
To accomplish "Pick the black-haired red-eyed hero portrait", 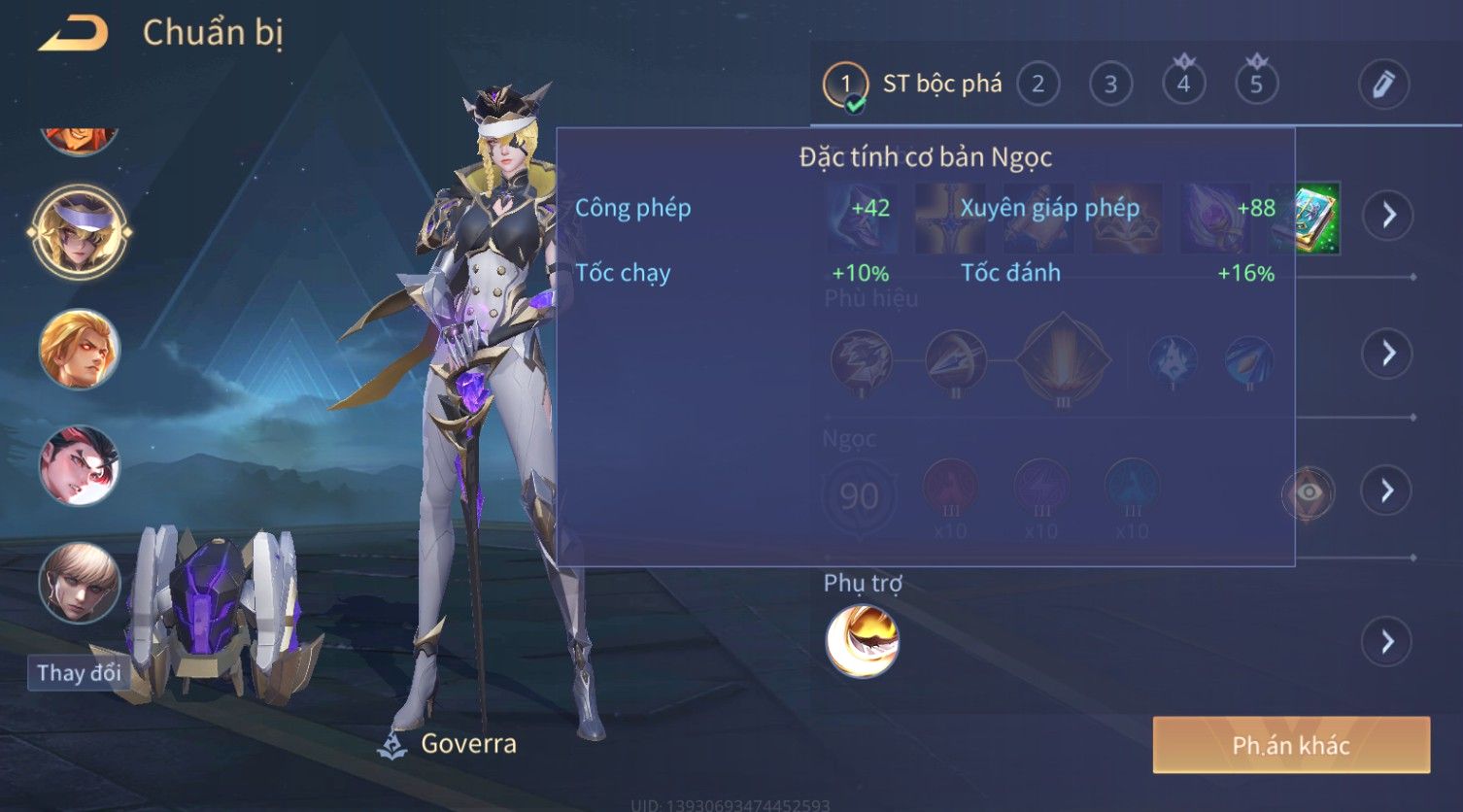I will (80, 466).
